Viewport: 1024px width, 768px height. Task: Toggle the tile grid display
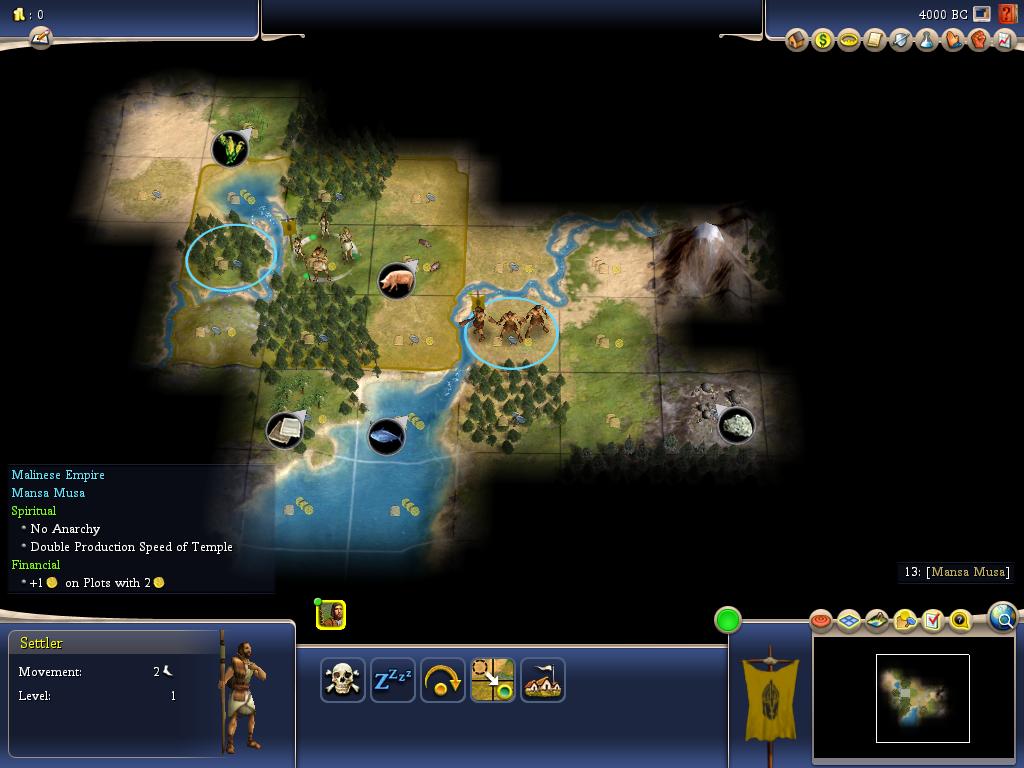pyautogui.click(x=849, y=621)
